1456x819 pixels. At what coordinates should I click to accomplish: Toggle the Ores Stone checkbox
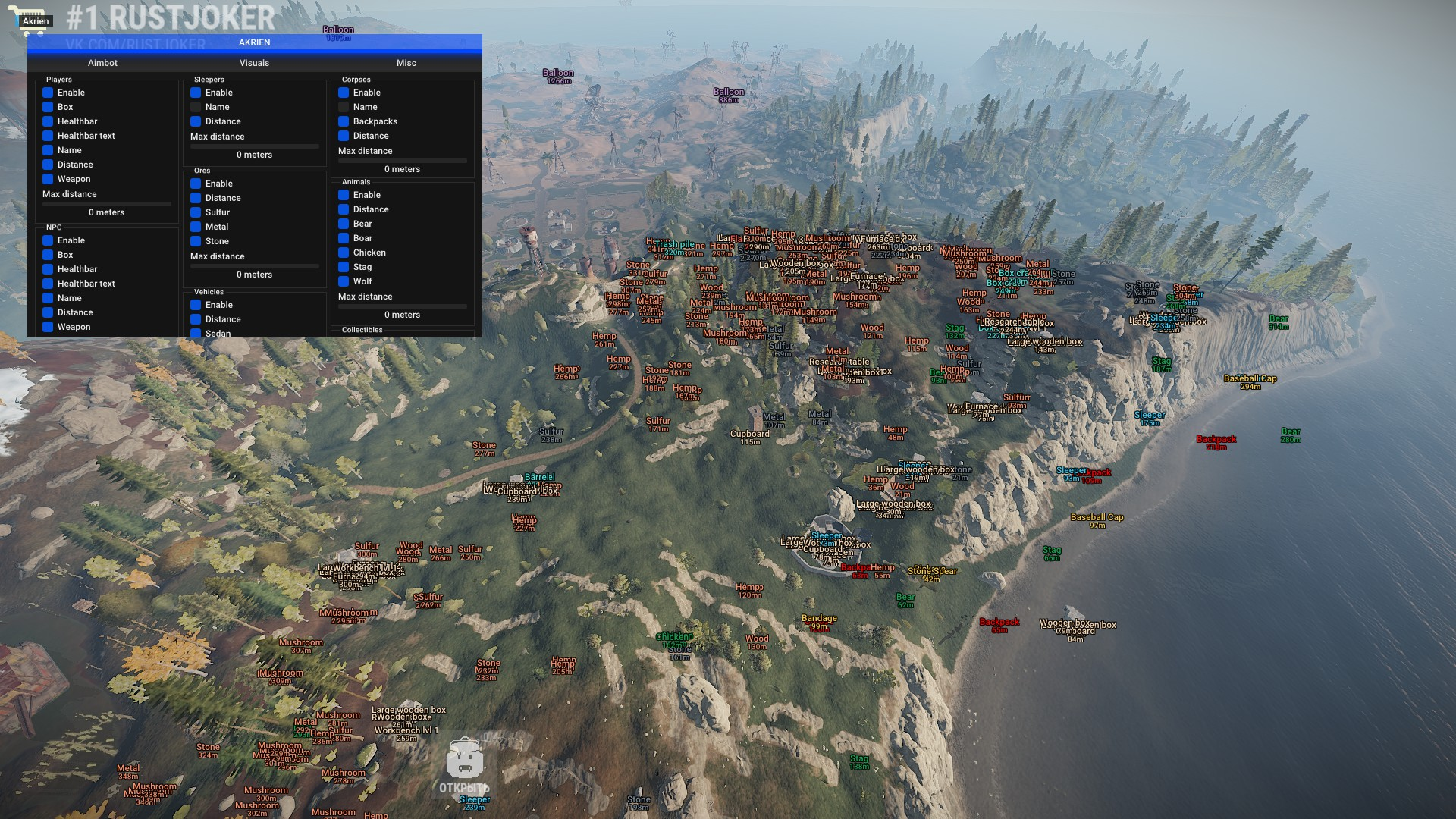coord(196,241)
